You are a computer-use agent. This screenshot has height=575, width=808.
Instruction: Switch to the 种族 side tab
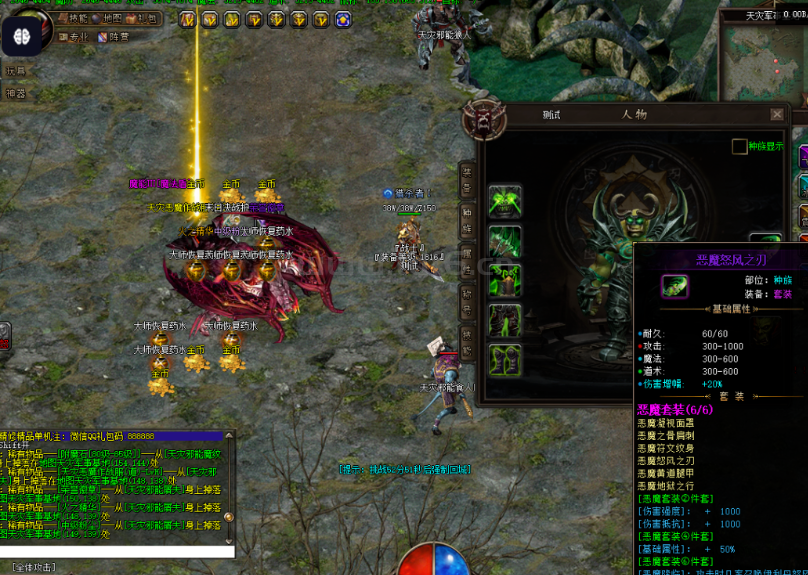pyautogui.click(x=467, y=219)
